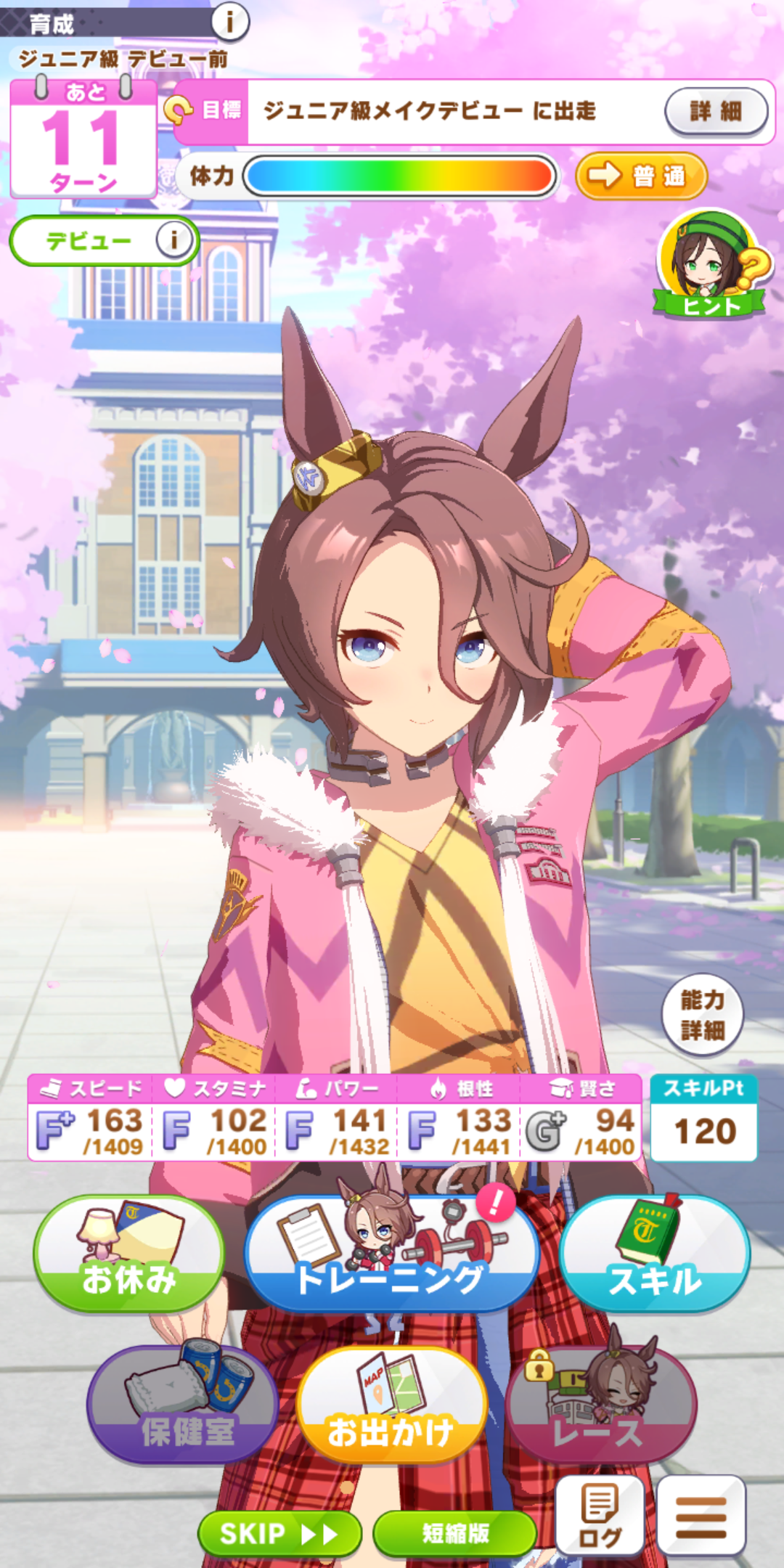Visit the 保健室 infirmary
Viewport: 784px width, 1568px height.
coord(183,1407)
